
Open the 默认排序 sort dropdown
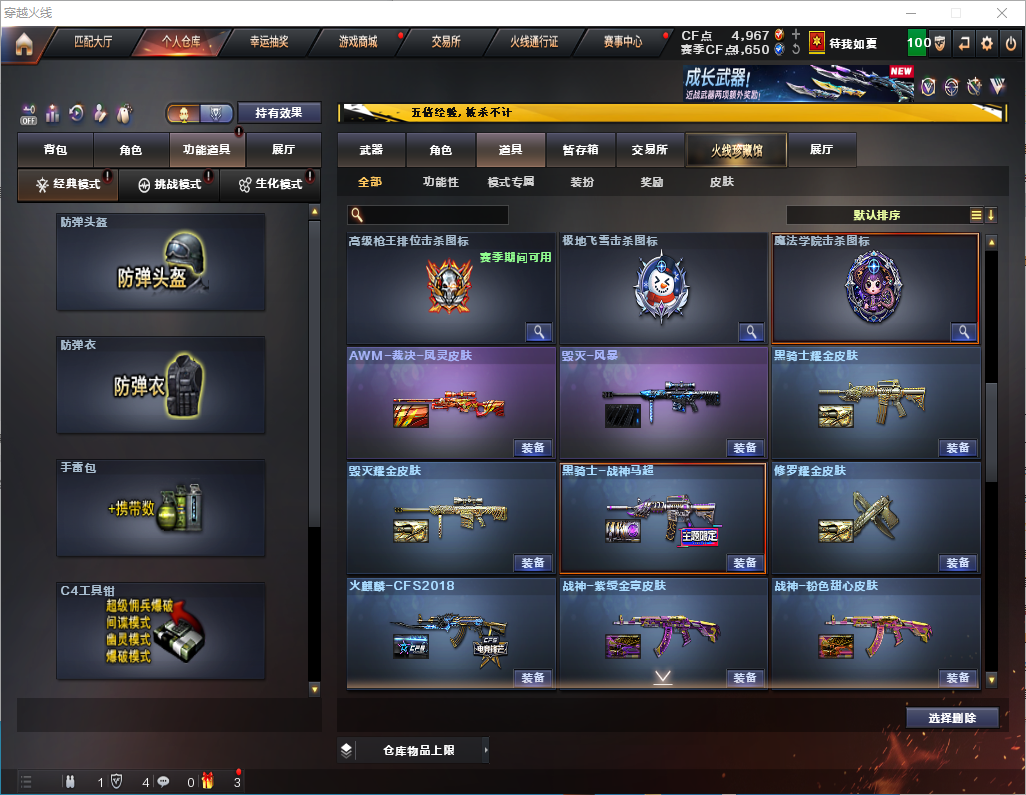[876, 215]
